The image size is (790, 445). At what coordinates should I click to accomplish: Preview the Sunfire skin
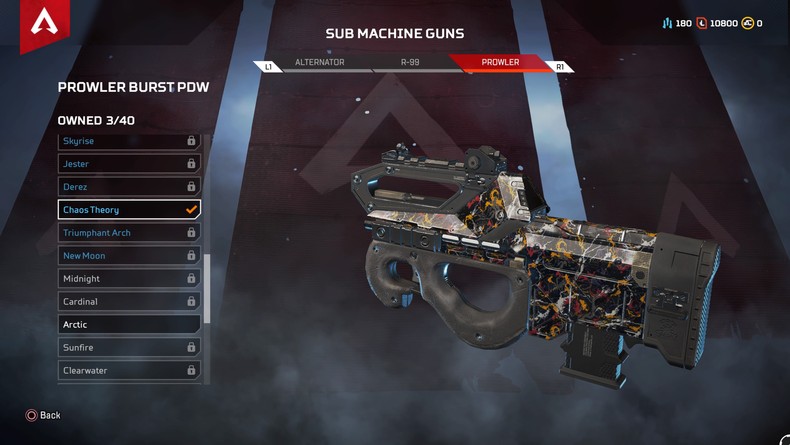point(129,348)
